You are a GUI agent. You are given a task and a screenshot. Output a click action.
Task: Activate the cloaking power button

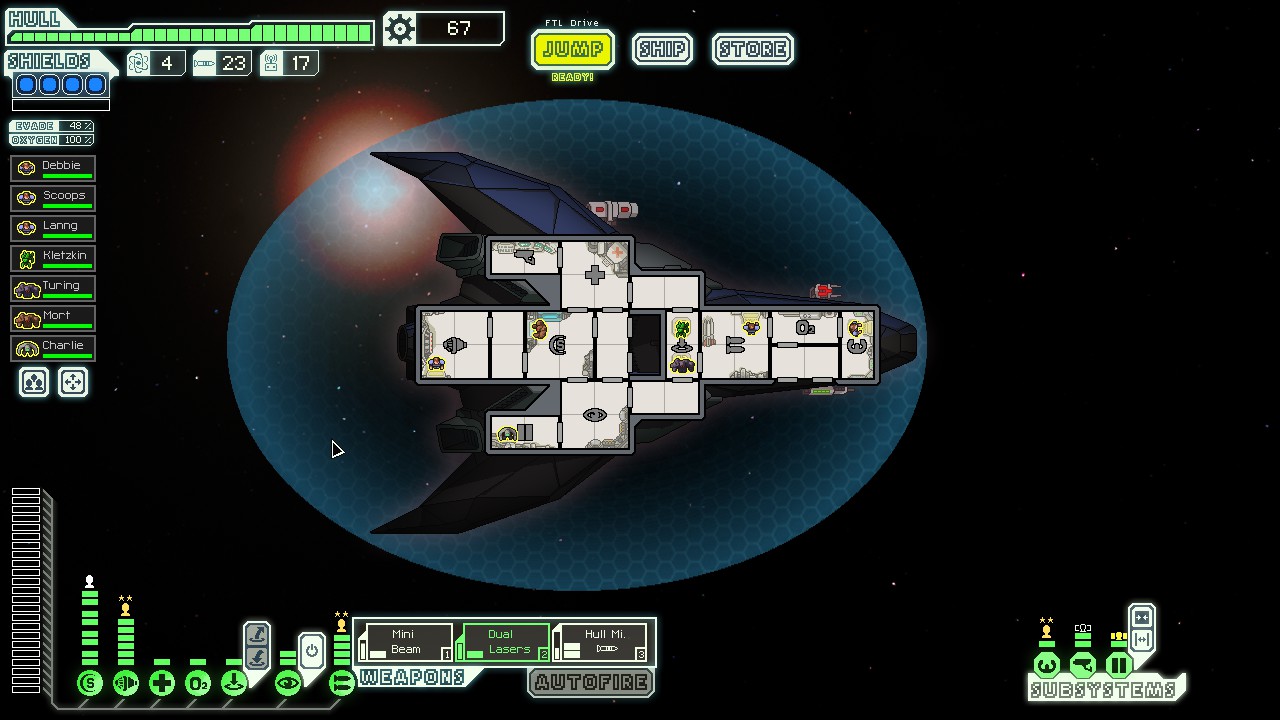pos(312,652)
